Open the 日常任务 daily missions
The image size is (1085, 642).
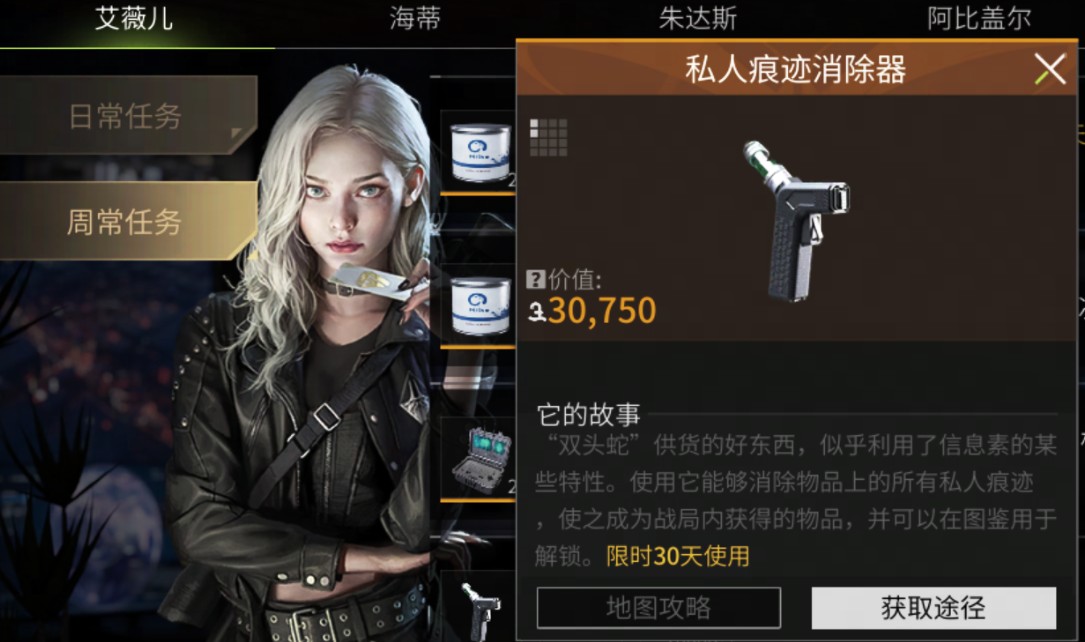pyautogui.click(x=125, y=116)
